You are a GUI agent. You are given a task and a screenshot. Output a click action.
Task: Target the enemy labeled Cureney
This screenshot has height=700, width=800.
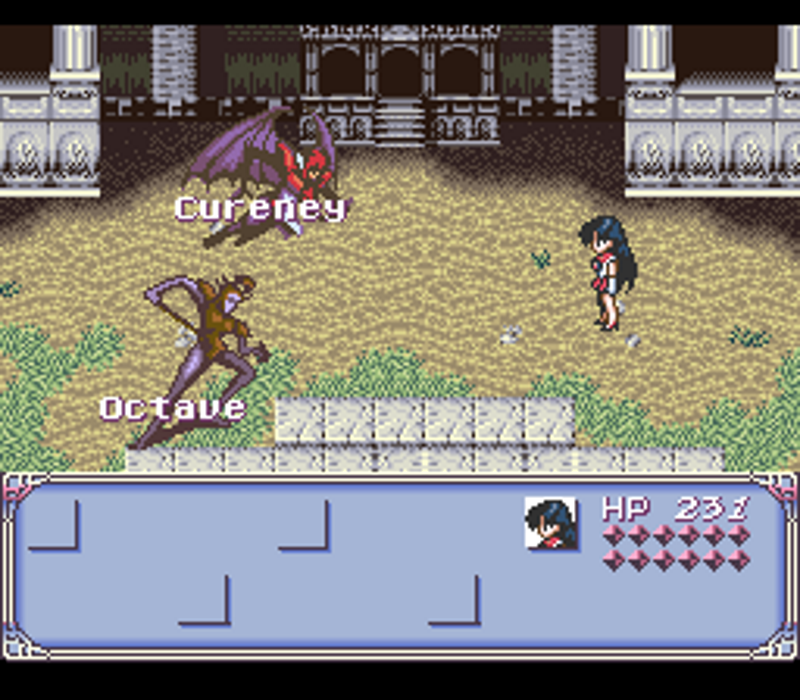pos(268,170)
